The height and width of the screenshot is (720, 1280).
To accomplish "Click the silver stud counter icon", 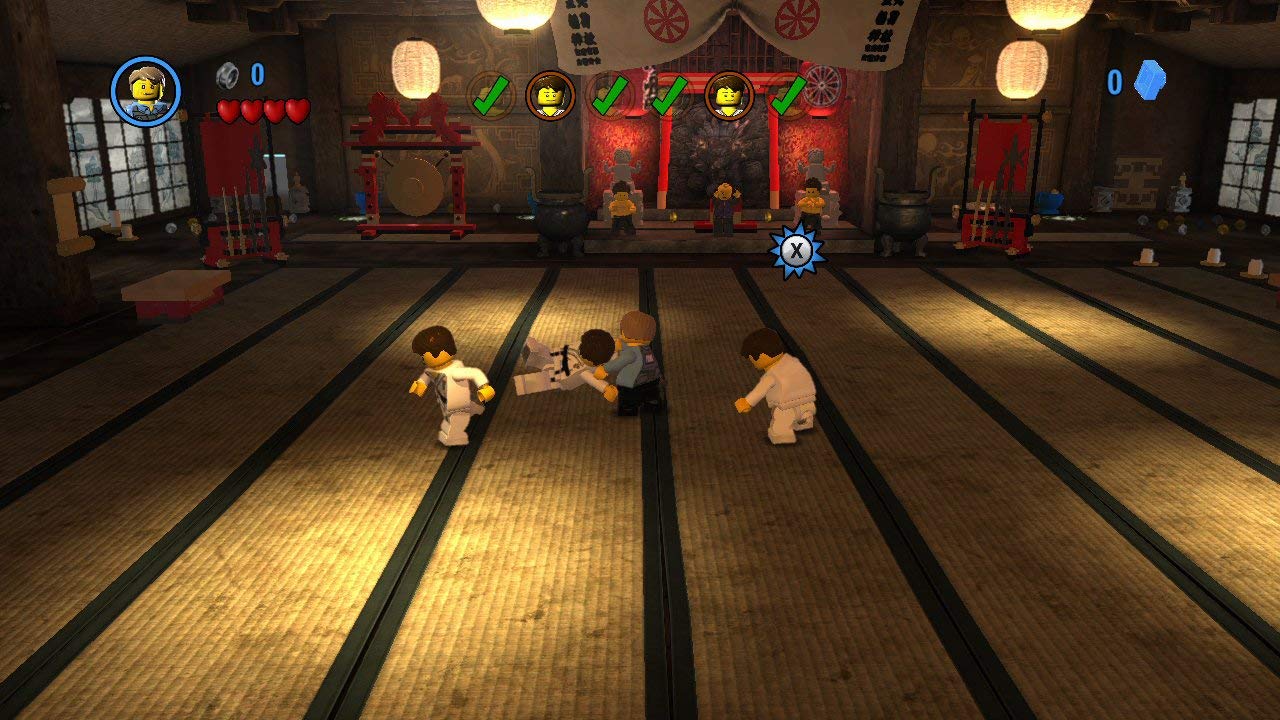I will tap(225, 74).
